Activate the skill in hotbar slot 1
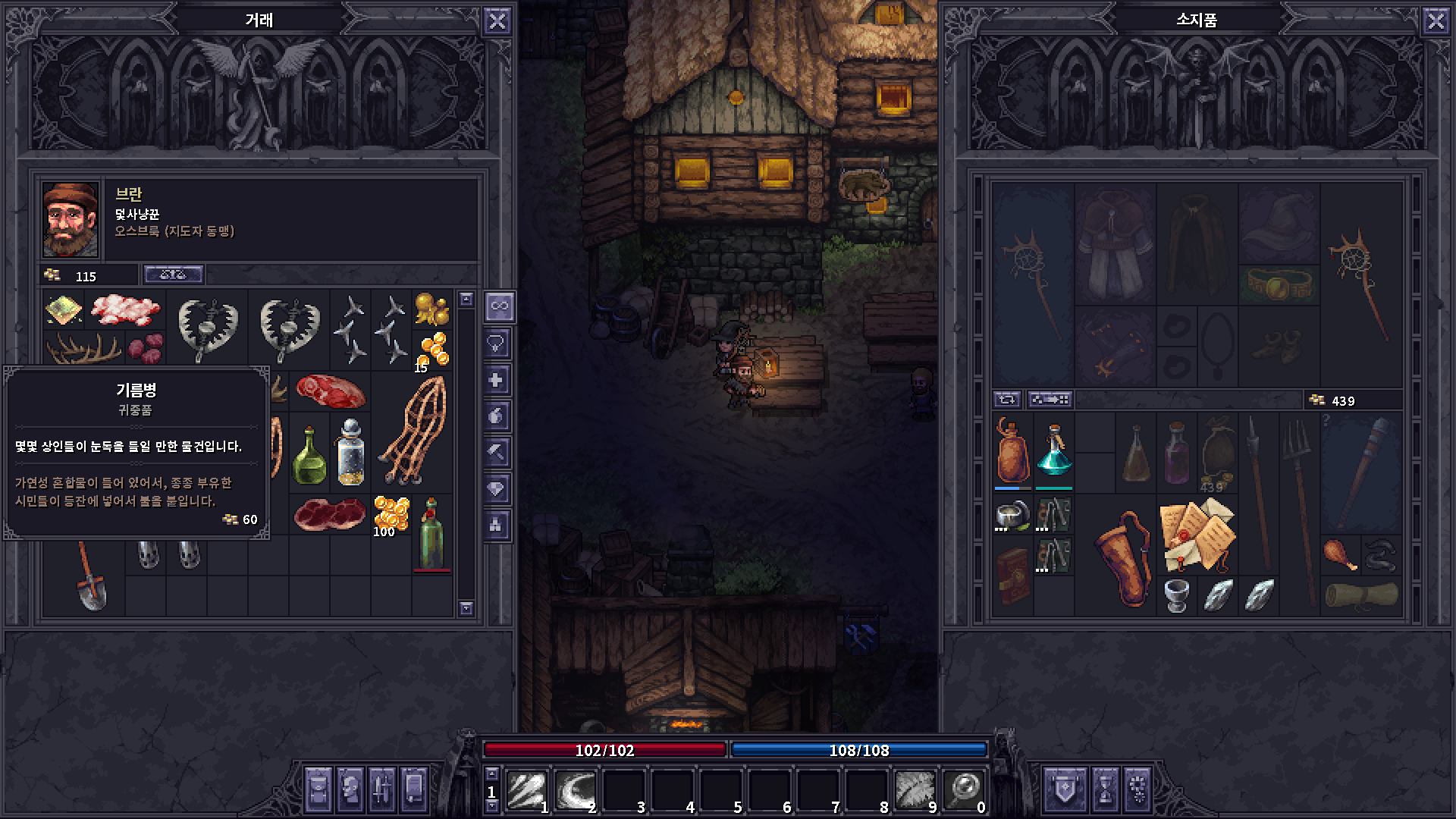This screenshot has height=819, width=1456. (528, 790)
